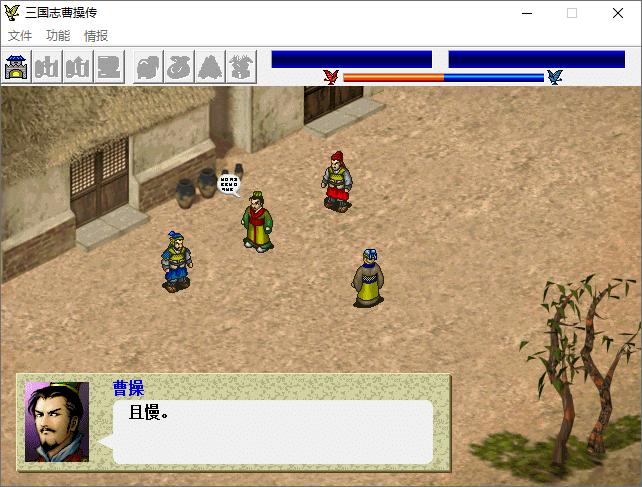This screenshot has height=487, width=642.
Task: Open the 文件 menu
Action: pyautogui.click(x=20, y=36)
